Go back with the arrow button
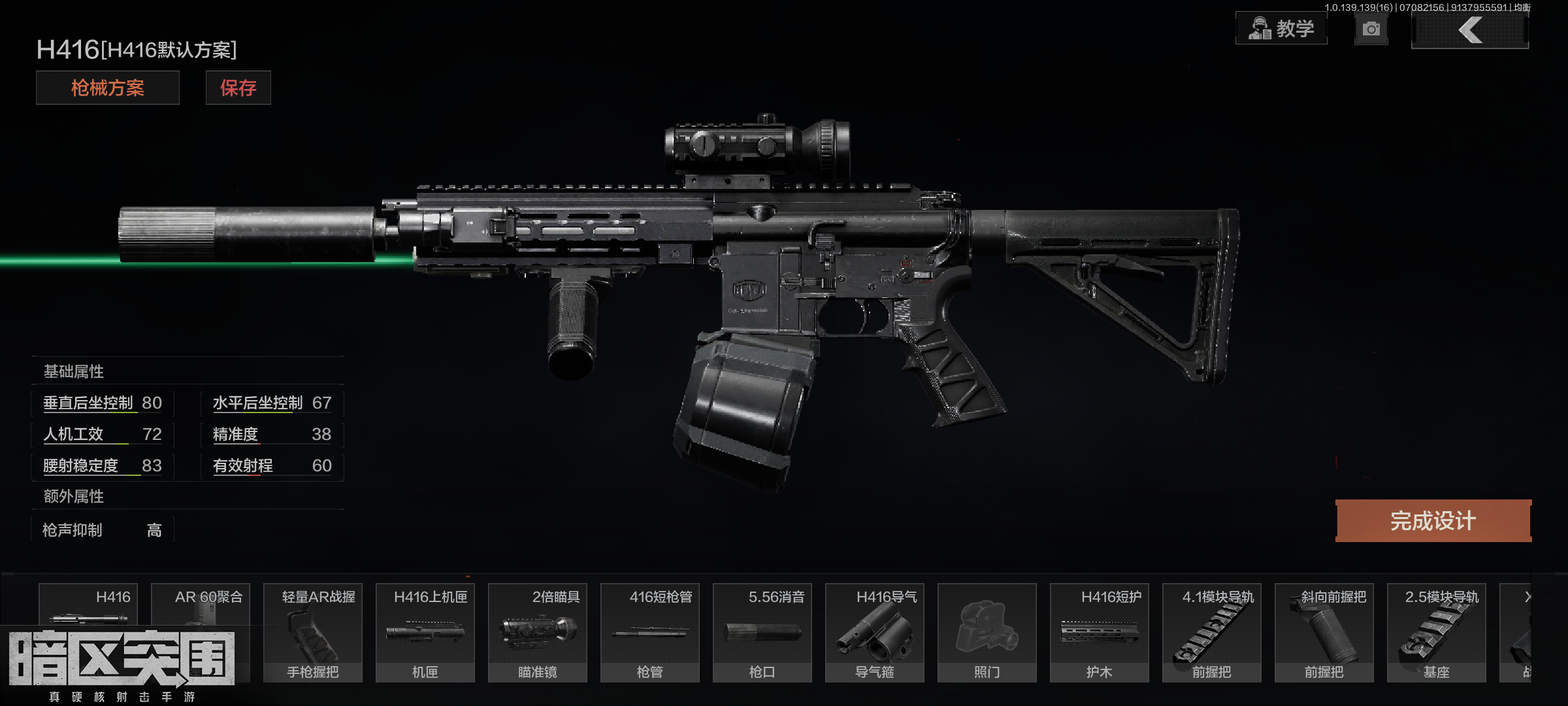 [x=1469, y=30]
